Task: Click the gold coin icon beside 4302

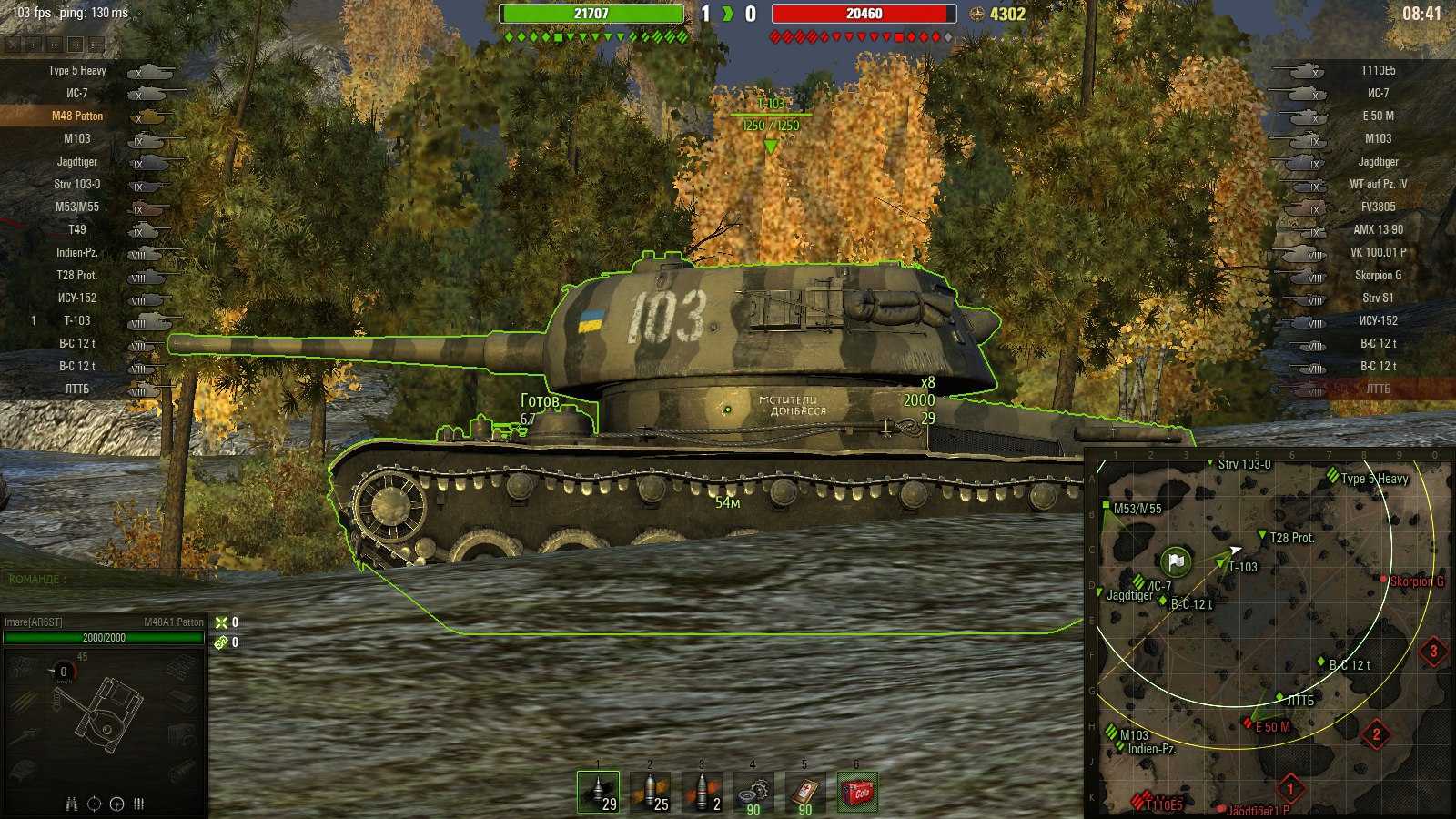Action: [x=978, y=15]
